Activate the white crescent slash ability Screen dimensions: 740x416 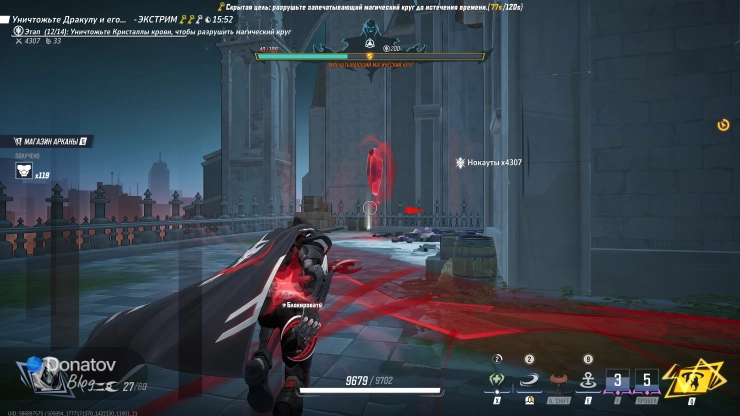click(x=528, y=381)
